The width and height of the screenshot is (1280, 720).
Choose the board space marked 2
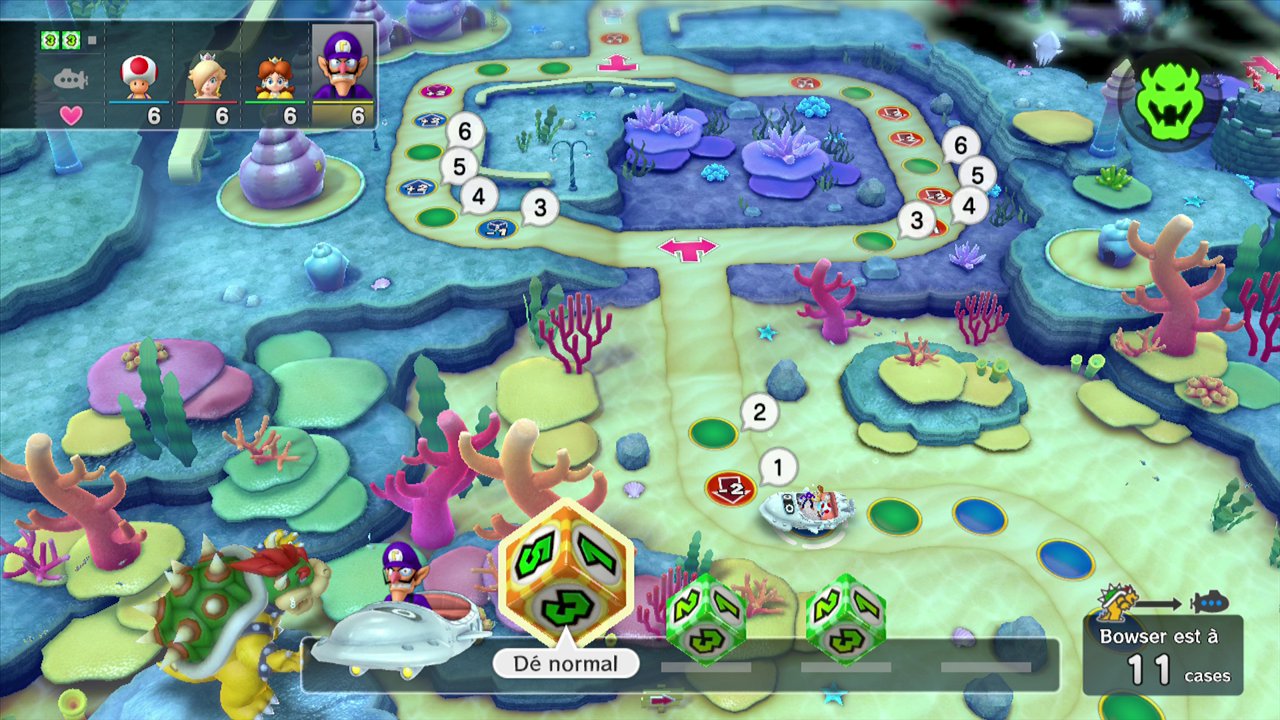pos(712,433)
